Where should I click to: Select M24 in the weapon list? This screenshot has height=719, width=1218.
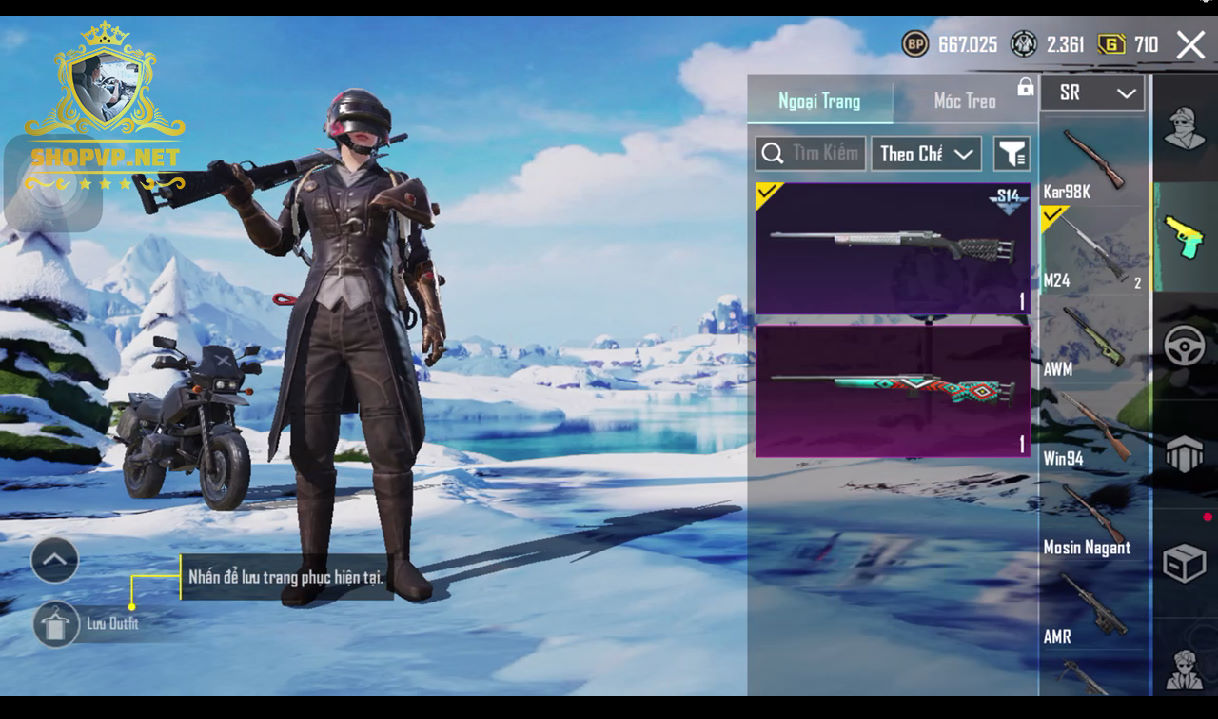coord(1093,251)
